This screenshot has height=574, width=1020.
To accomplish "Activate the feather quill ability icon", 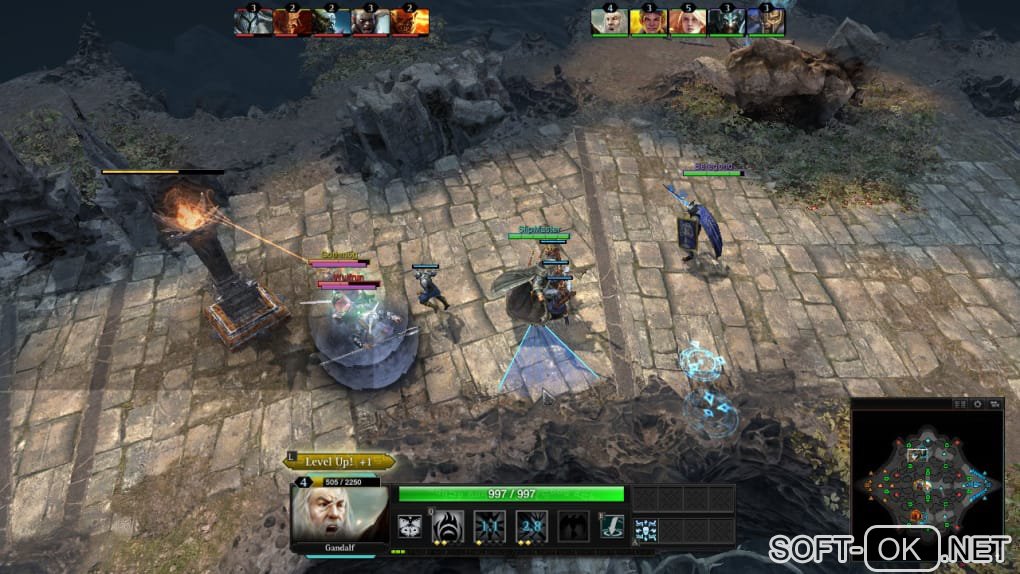I will (x=612, y=527).
